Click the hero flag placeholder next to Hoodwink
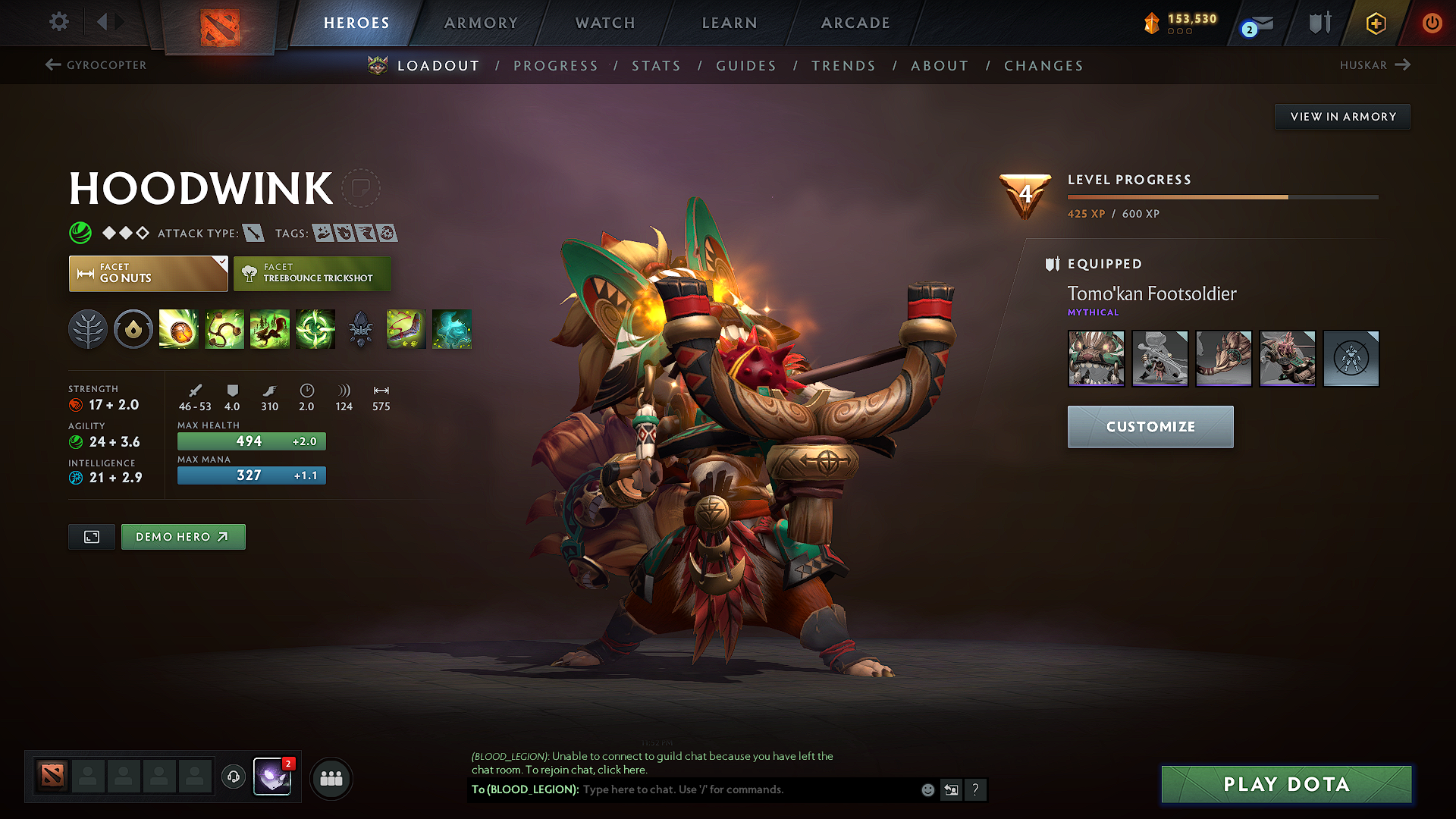 (362, 188)
